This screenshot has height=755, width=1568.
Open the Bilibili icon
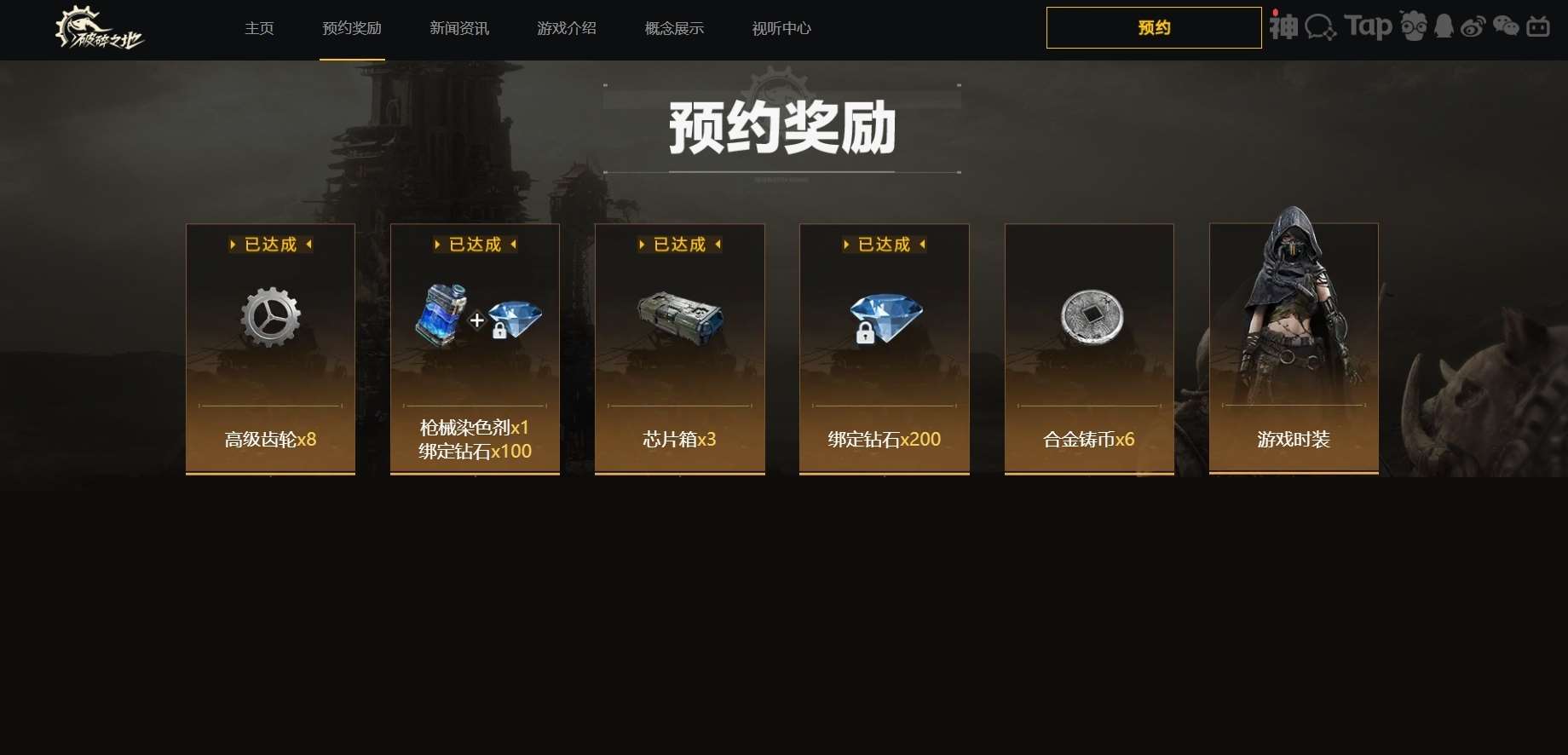pos(1537,26)
